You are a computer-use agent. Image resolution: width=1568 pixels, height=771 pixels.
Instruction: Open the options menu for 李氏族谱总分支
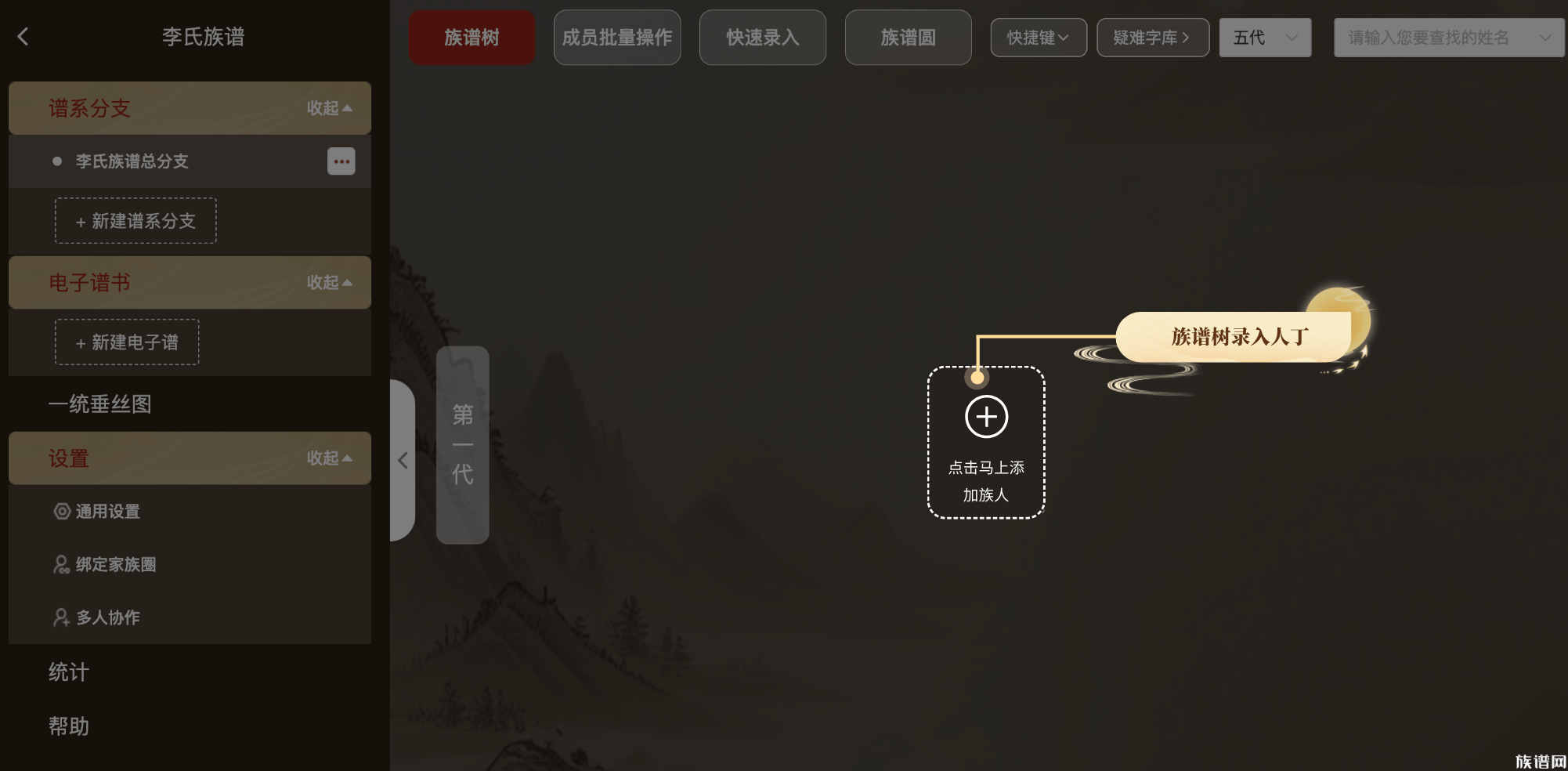[341, 161]
